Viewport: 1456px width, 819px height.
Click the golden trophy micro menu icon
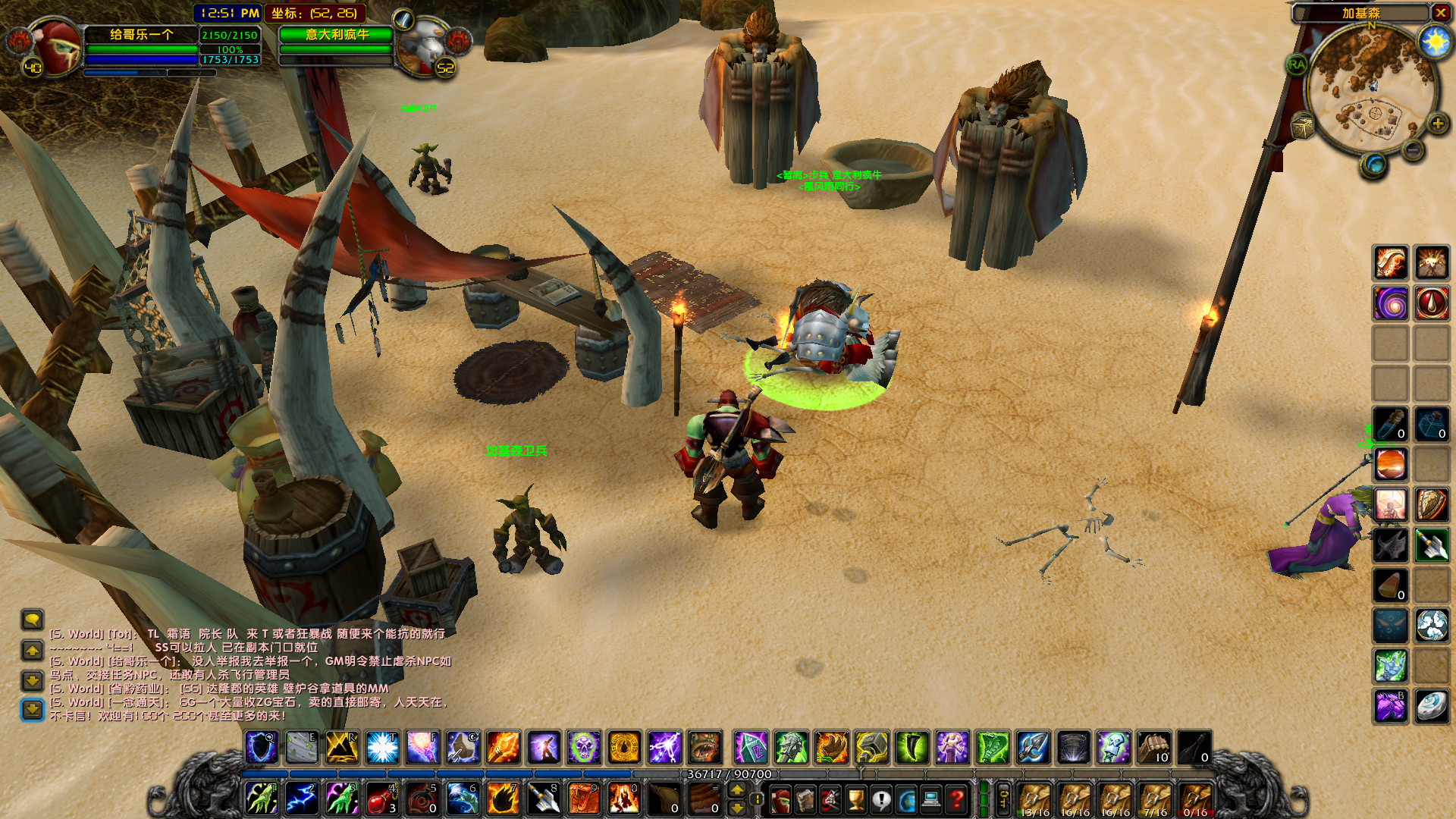coord(856,799)
